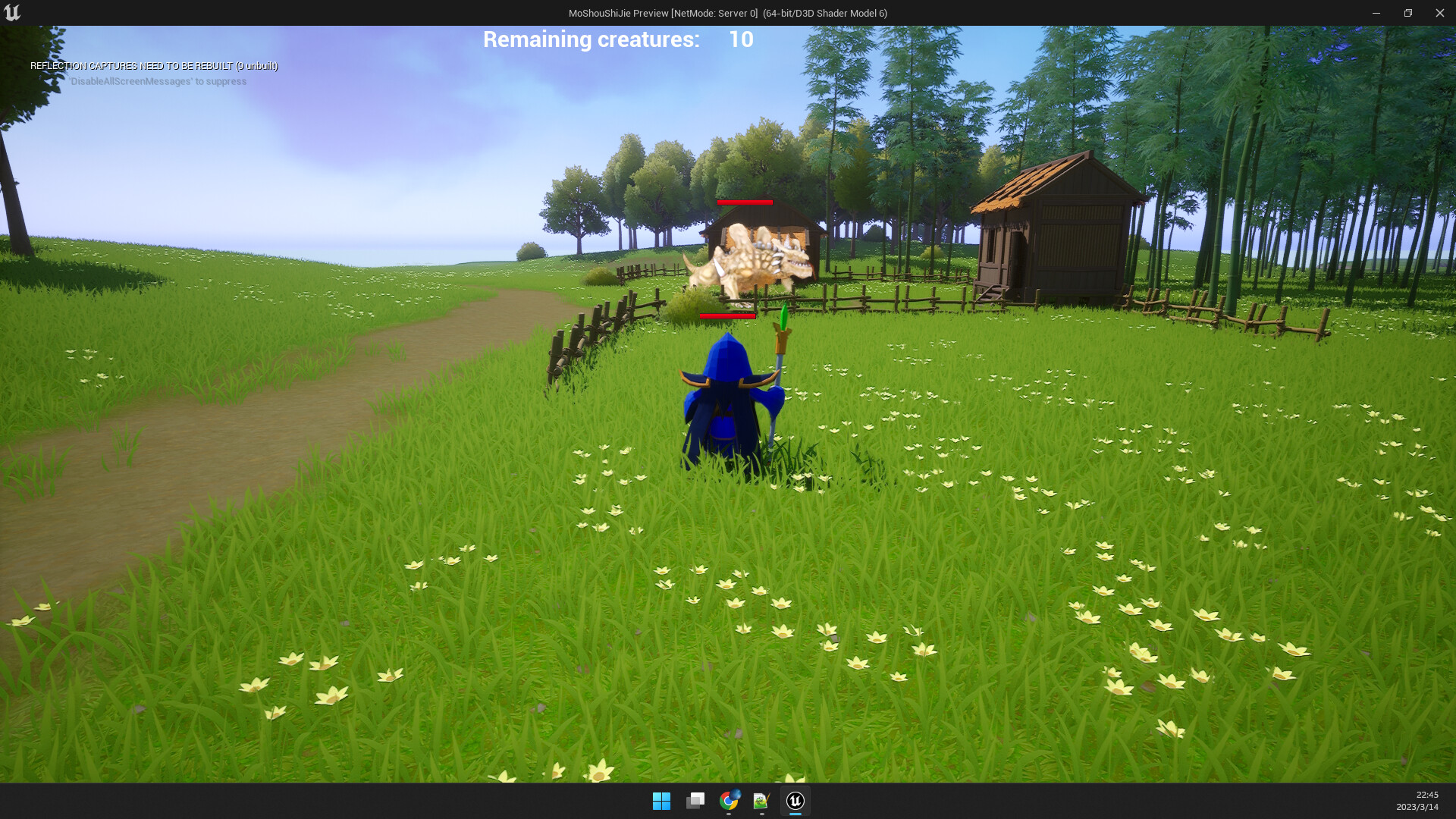This screenshot has width=1456, height=819.
Task: Minimize the game preview window
Action: [1375, 12]
